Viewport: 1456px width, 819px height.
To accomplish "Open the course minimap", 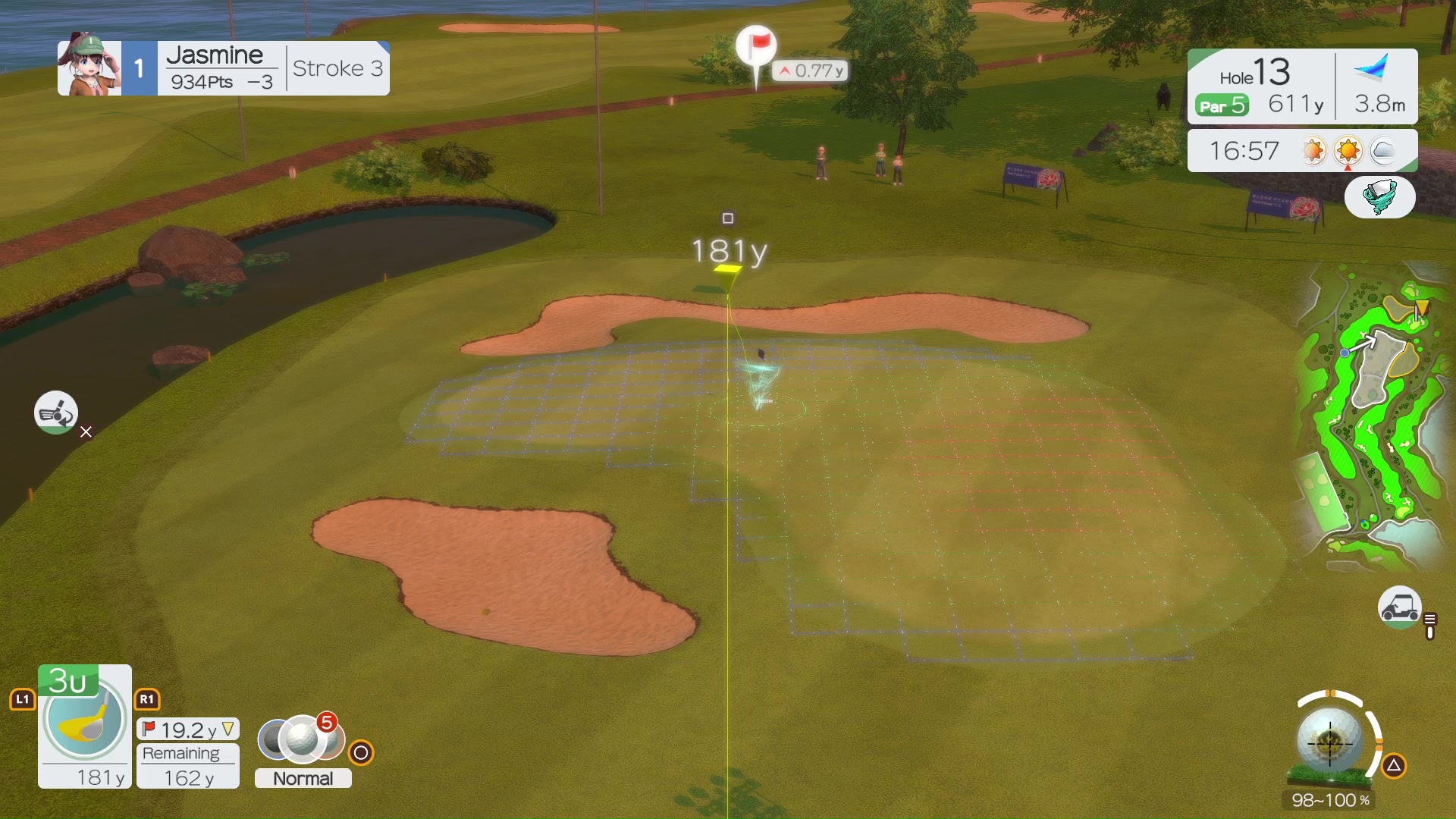I will (x=1371, y=417).
